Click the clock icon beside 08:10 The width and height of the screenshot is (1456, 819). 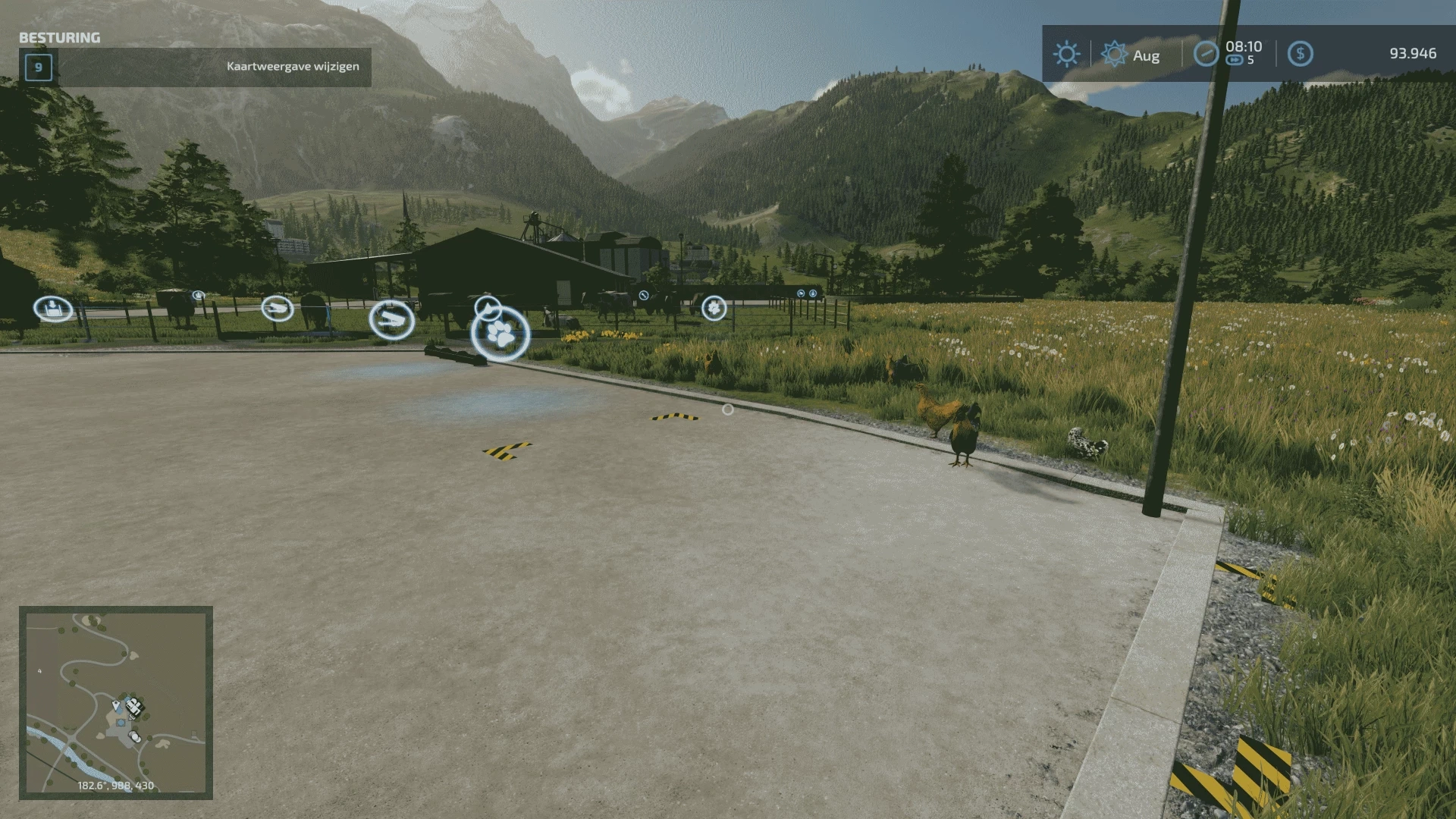(1206, 54)
